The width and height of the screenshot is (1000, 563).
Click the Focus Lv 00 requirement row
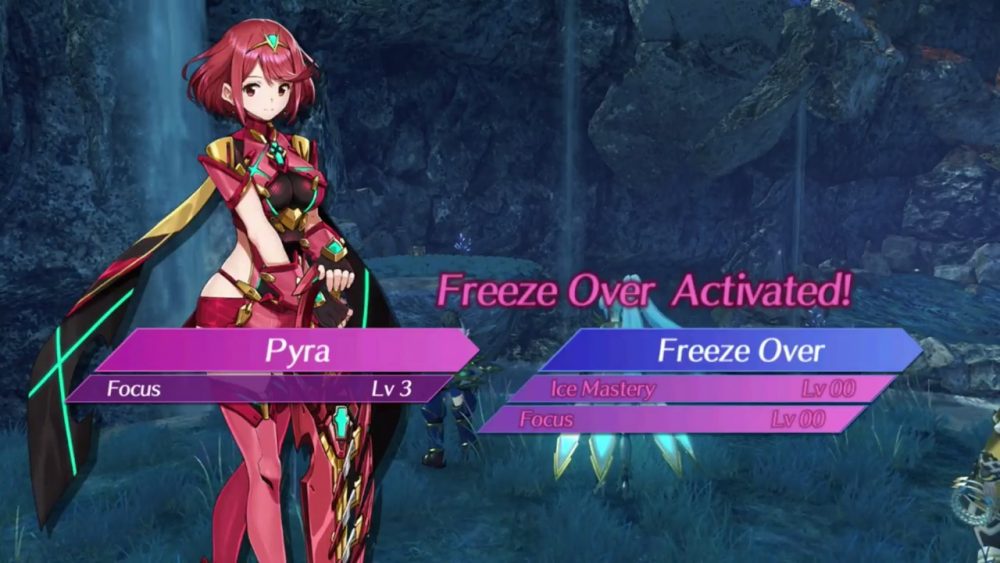pos(672,420)
